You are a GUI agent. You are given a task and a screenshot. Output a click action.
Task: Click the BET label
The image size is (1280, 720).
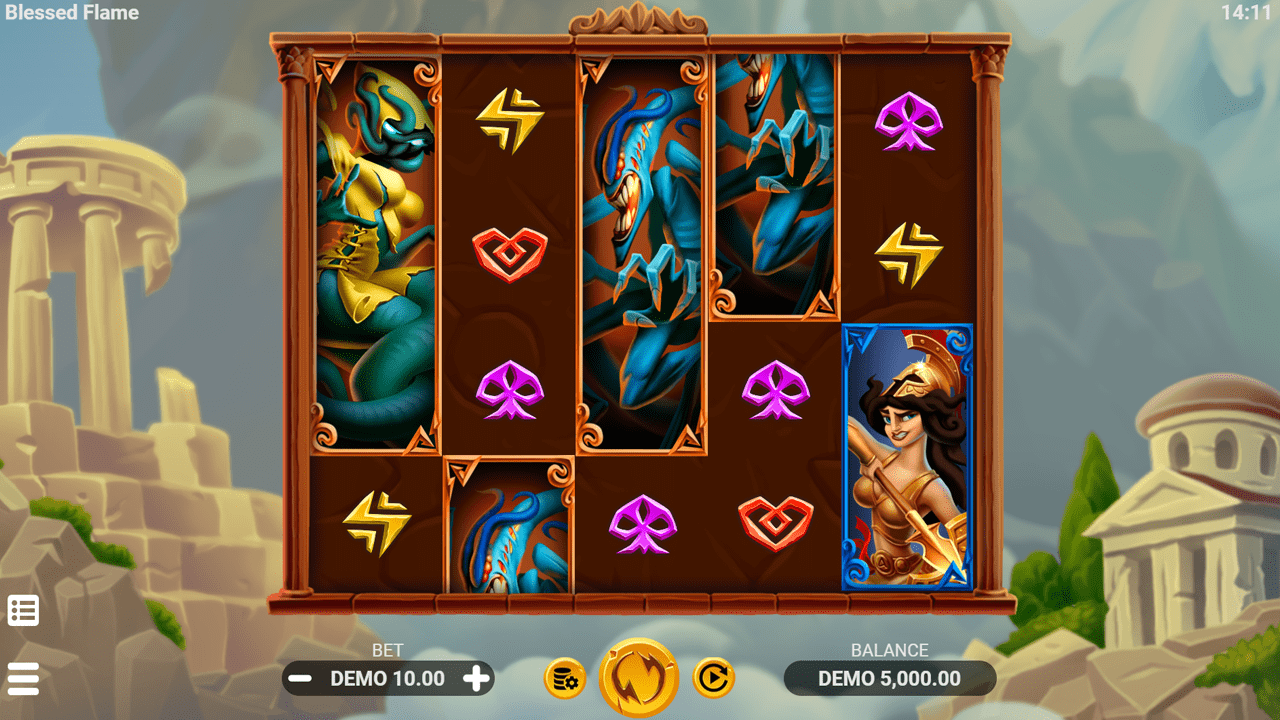[x=388, y=650]
